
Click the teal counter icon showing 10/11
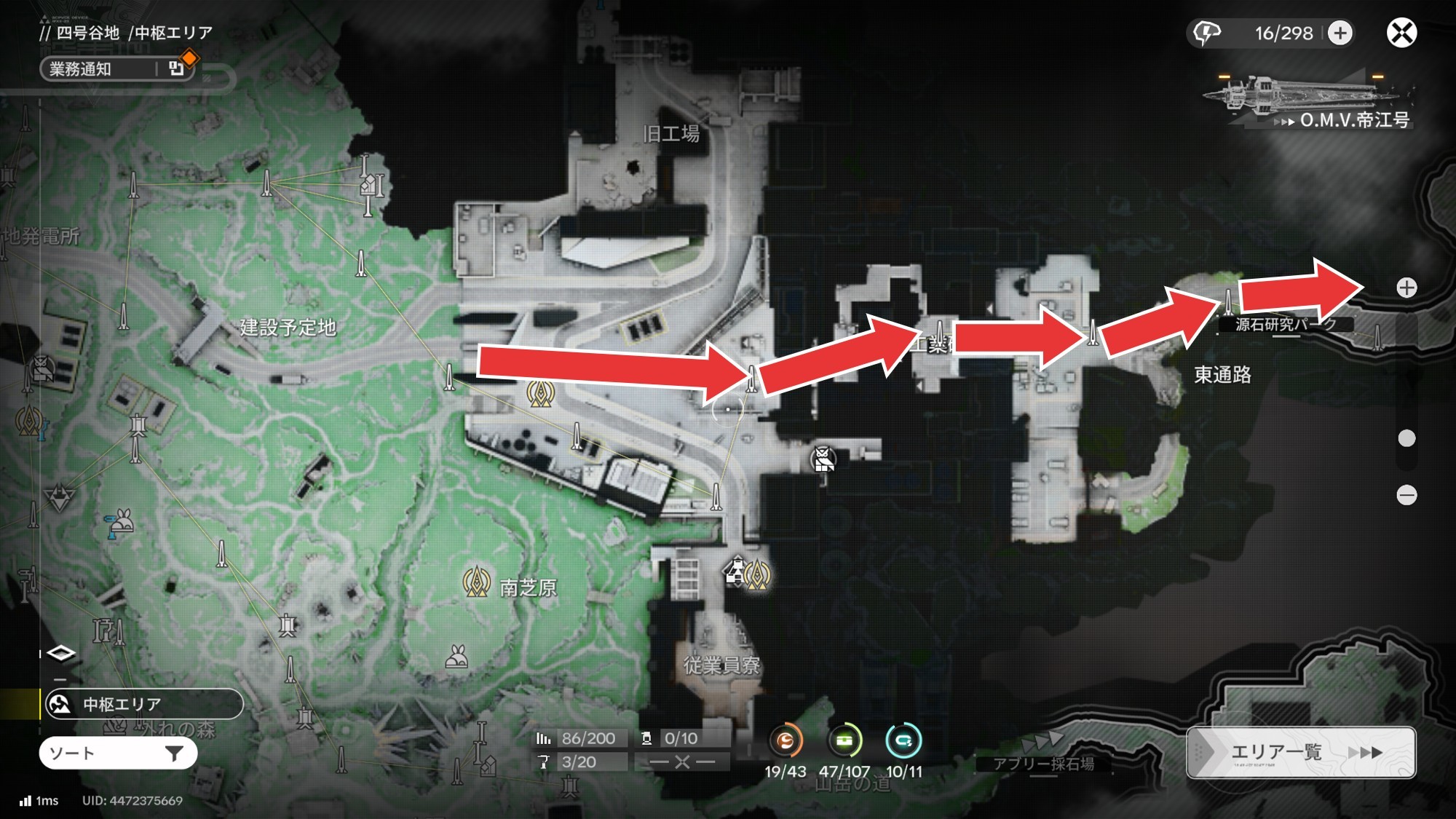pyautogui.click(x=903, y=741)
